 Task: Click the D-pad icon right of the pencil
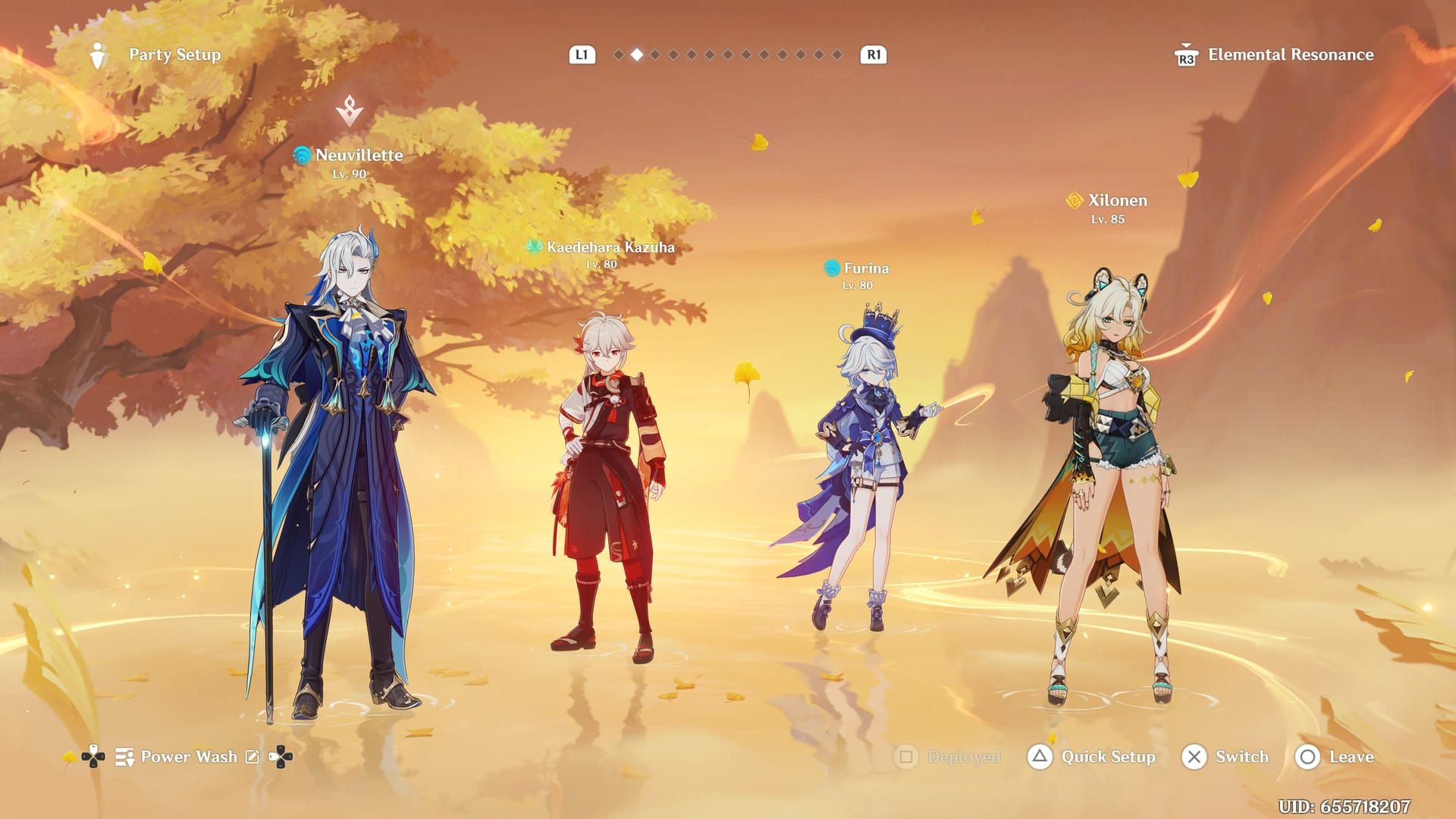point(280,757)
